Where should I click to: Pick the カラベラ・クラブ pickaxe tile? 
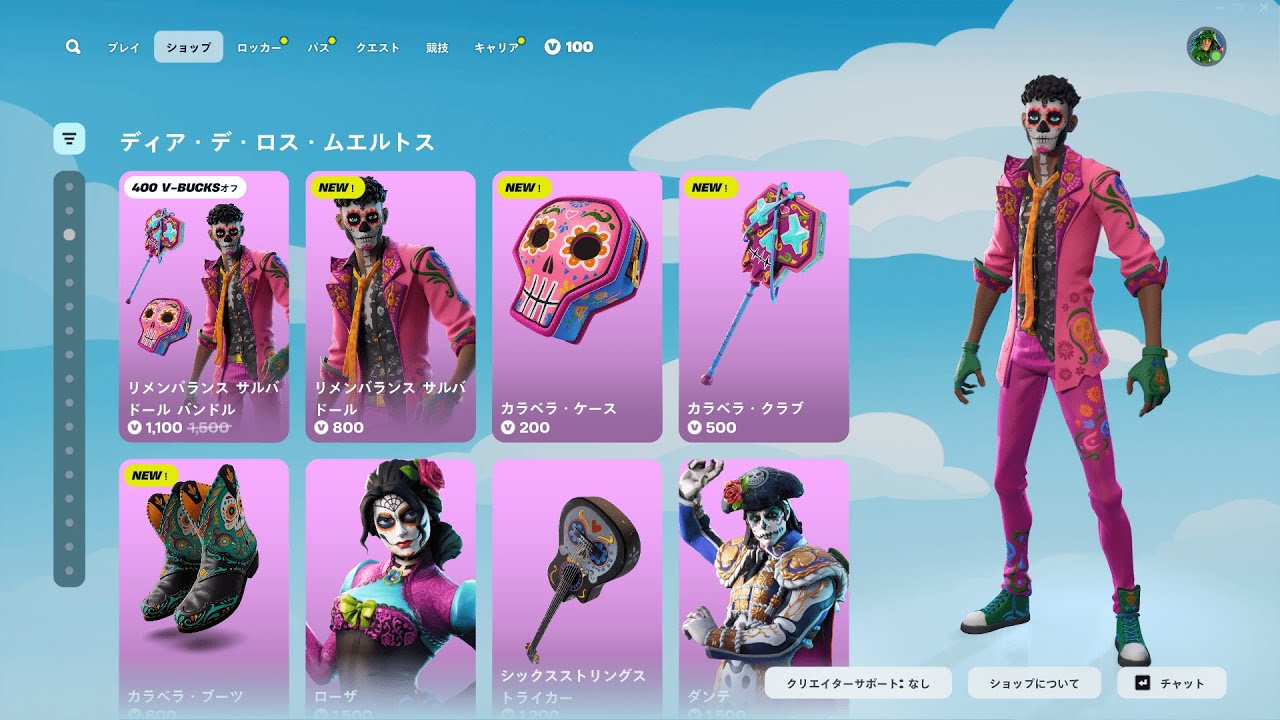pos(764,306)
